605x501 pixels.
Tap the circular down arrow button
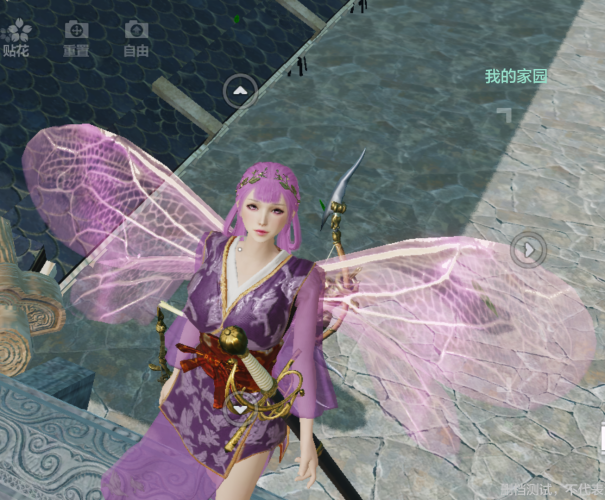240,408
